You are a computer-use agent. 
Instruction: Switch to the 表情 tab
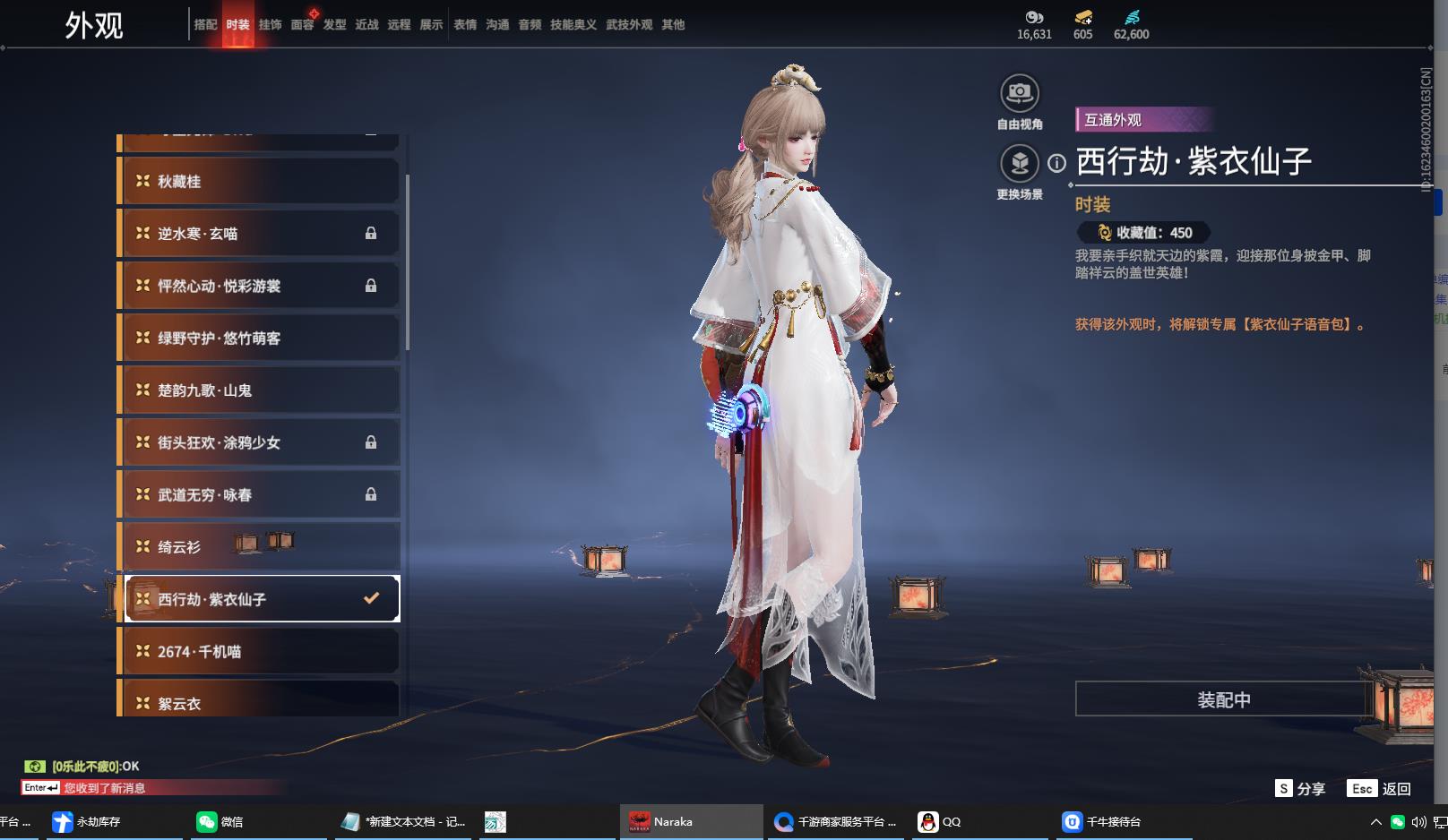click(465, 25)
